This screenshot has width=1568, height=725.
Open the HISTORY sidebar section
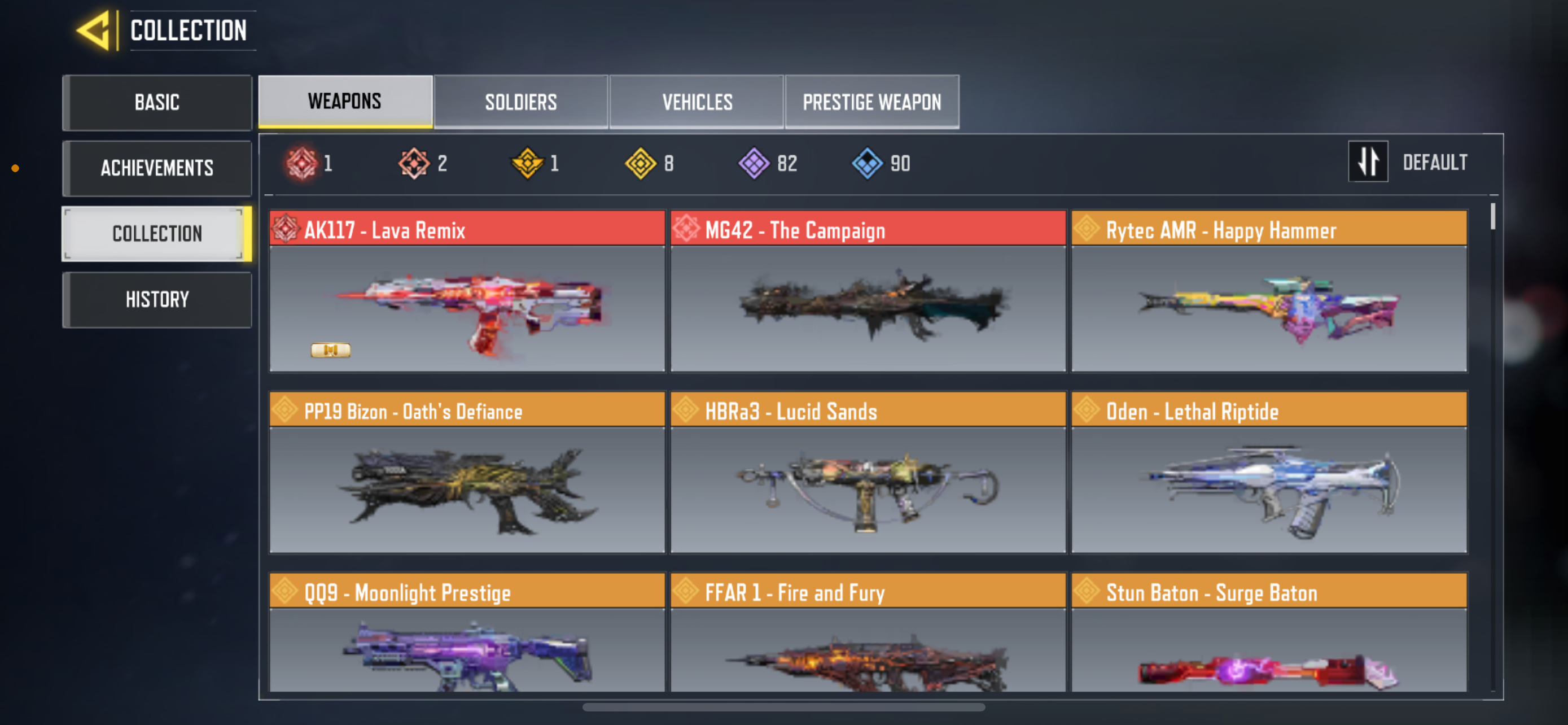157,299
